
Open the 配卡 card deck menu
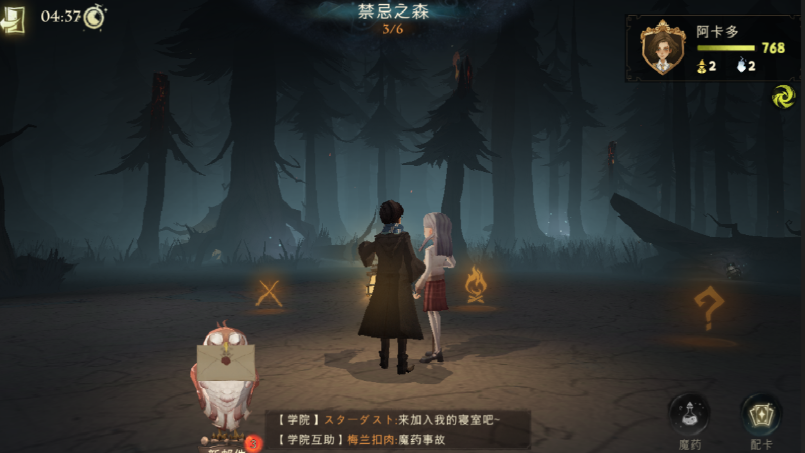(761, 415)
